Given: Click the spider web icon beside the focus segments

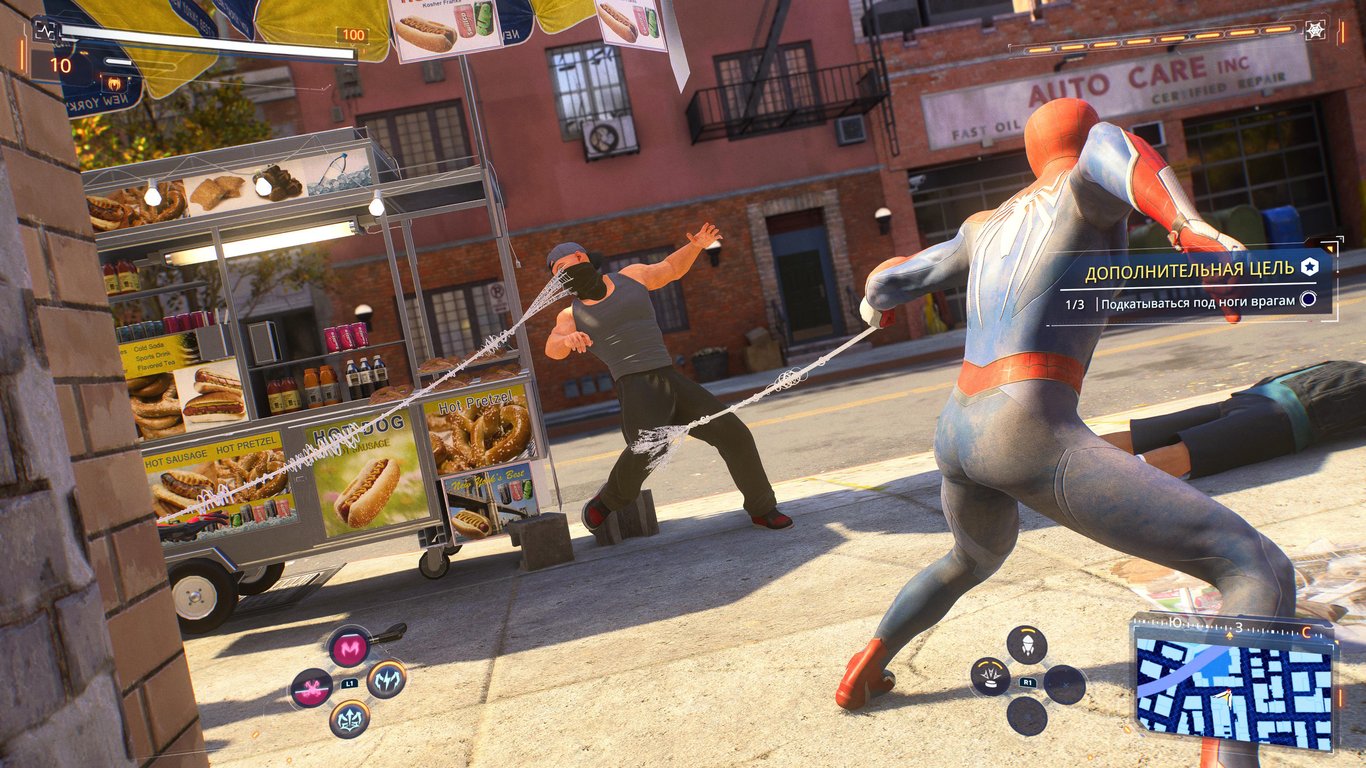Looking at the screenshot, I should pyautogui.click(x=1315, y=30).
